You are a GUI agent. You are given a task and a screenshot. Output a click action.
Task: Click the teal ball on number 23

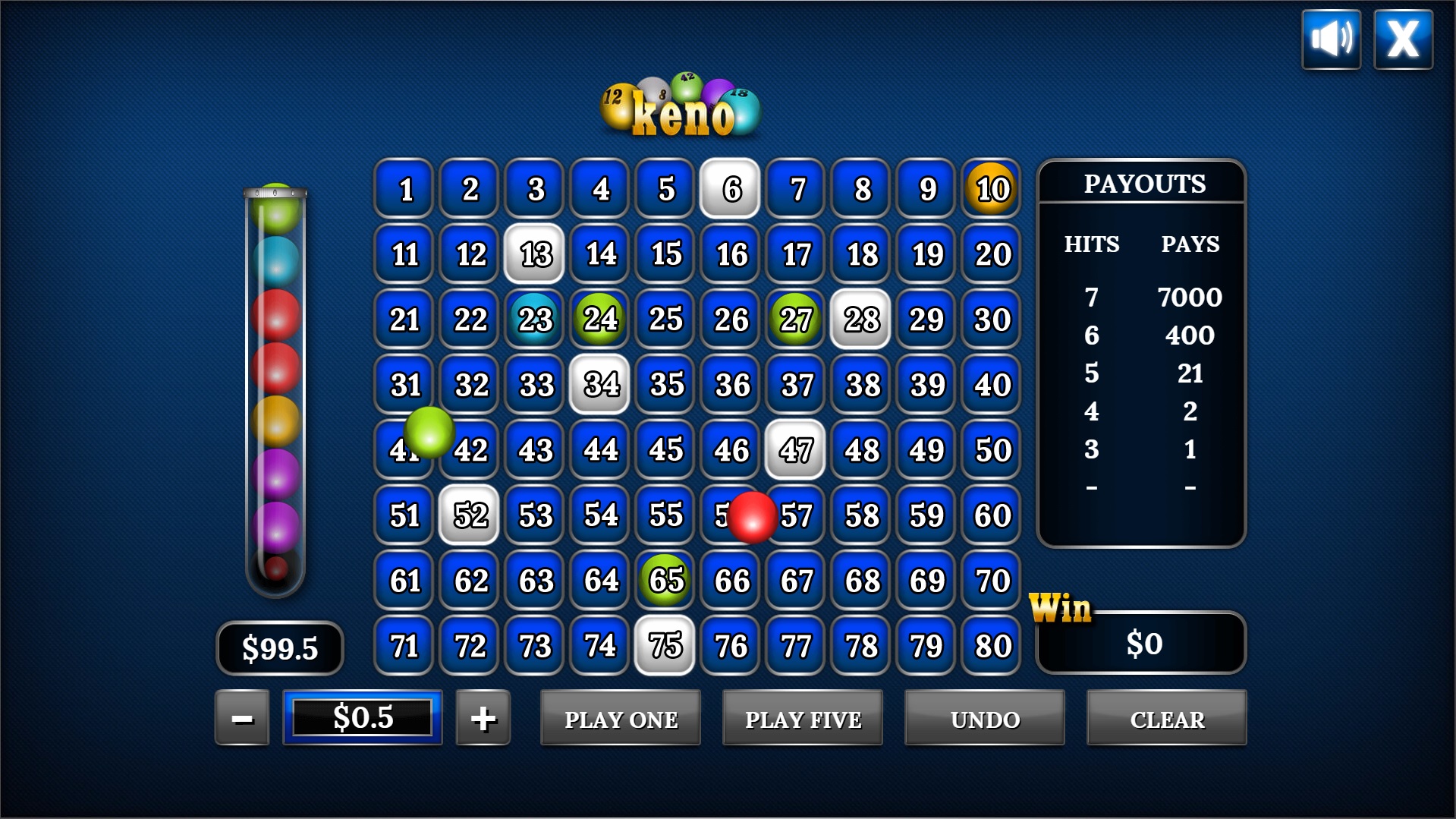(533, 320)
